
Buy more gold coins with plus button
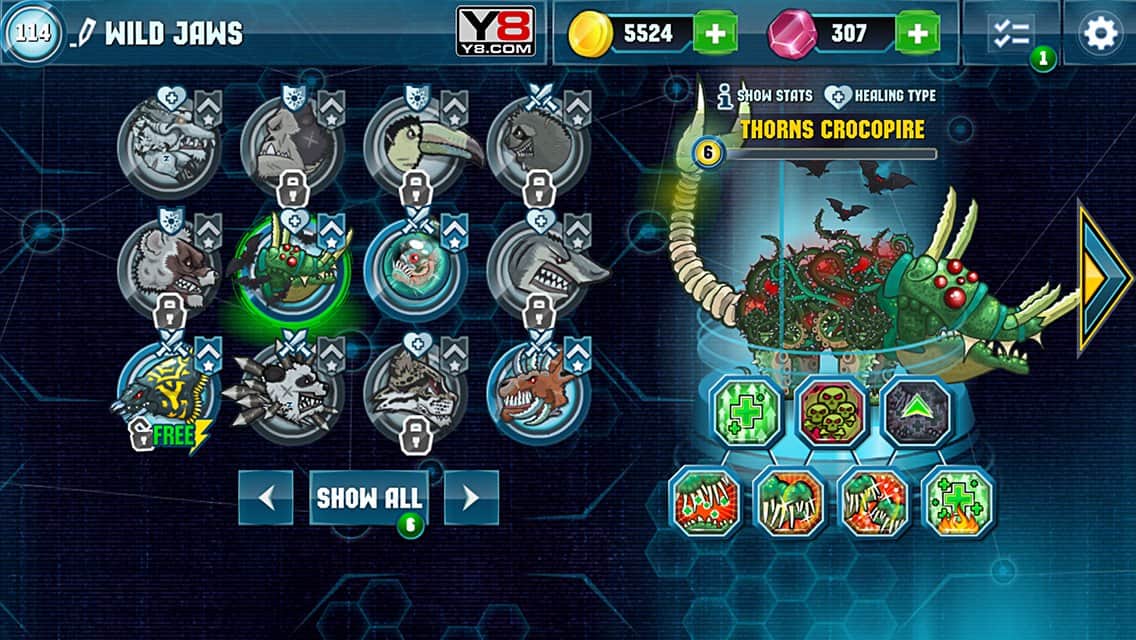tap(715, 34)
